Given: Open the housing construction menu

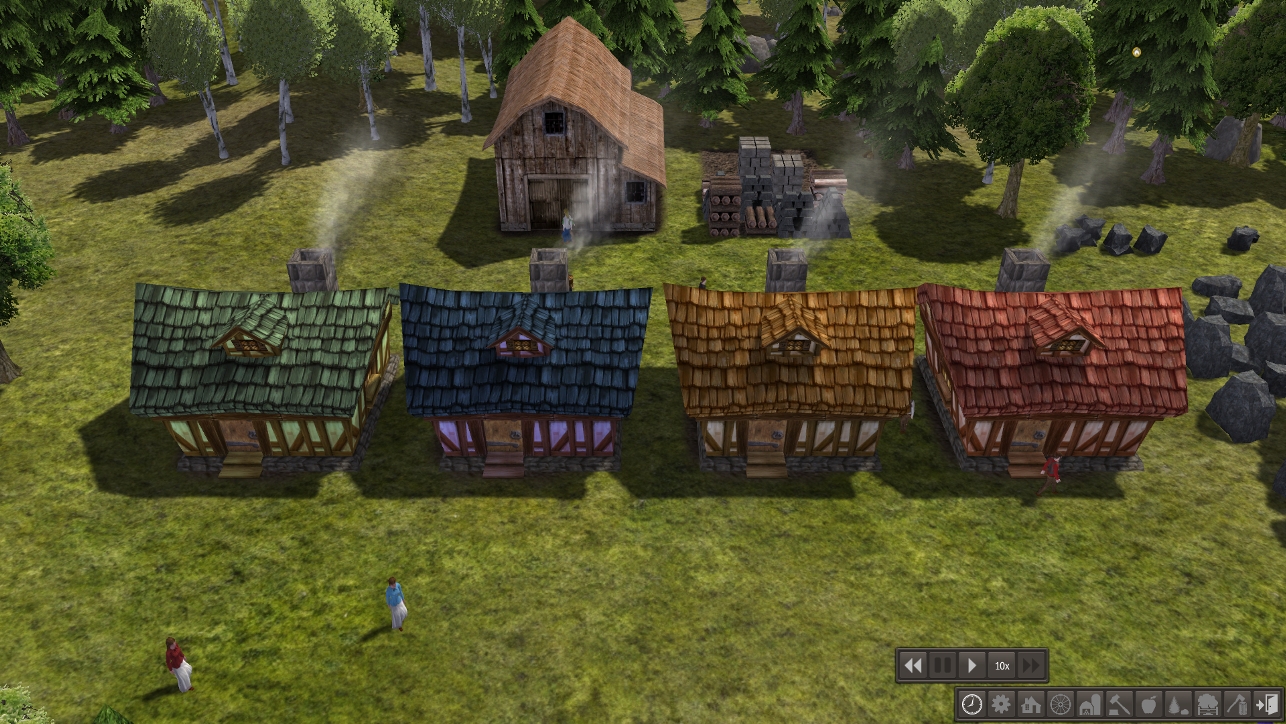Looking at the screenshot, I should 1031,704.
